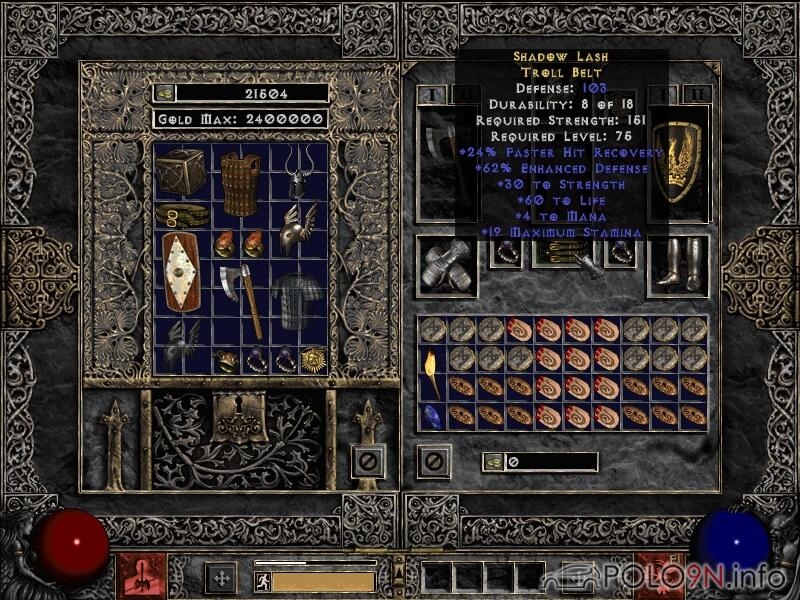Pick up the horned helm in stash
The height and width of the screenshot is (600, 800).
click(299, 172)
